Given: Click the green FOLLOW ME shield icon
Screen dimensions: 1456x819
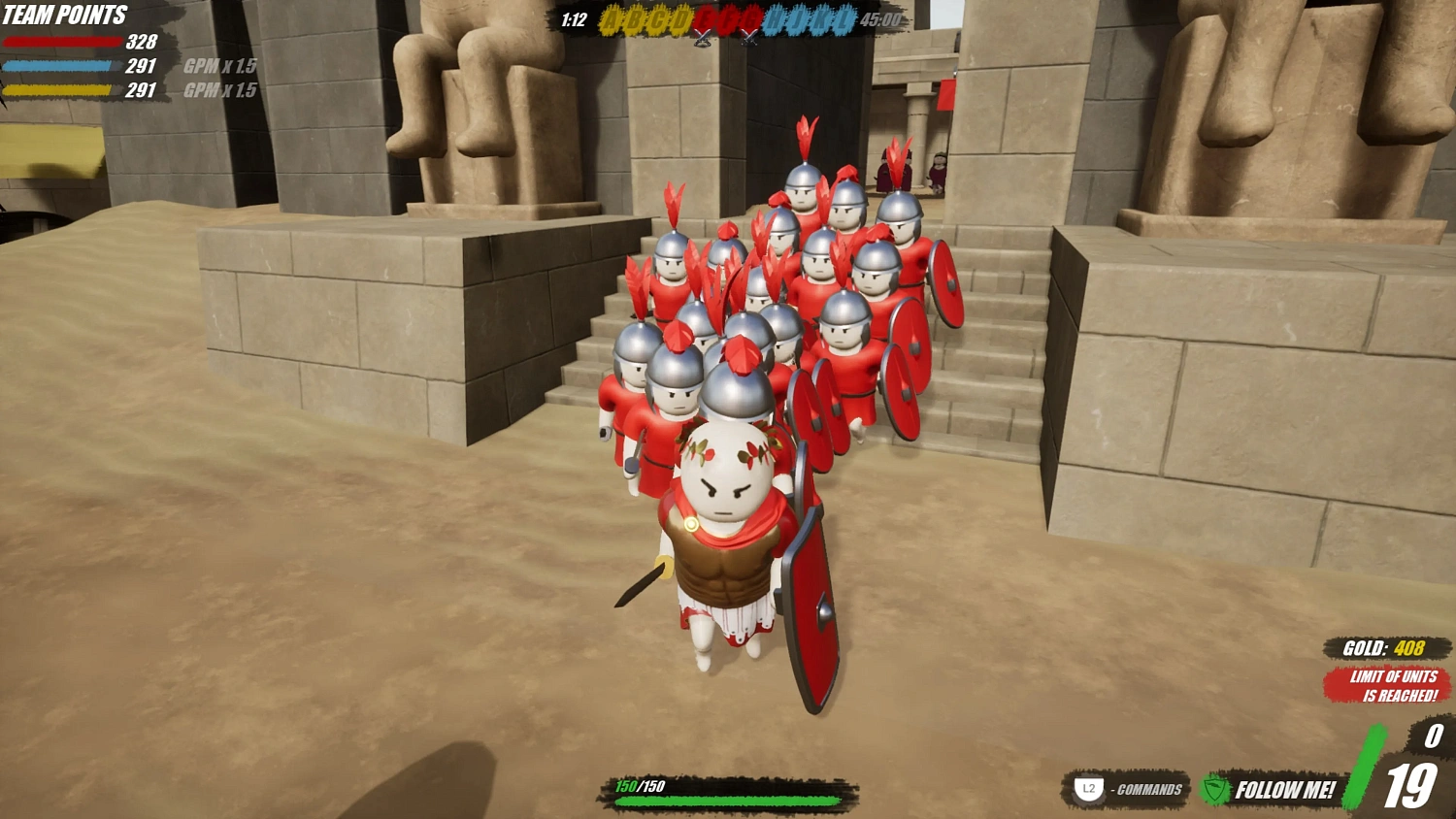Looking at the screenshot, I should point(1213,789).
